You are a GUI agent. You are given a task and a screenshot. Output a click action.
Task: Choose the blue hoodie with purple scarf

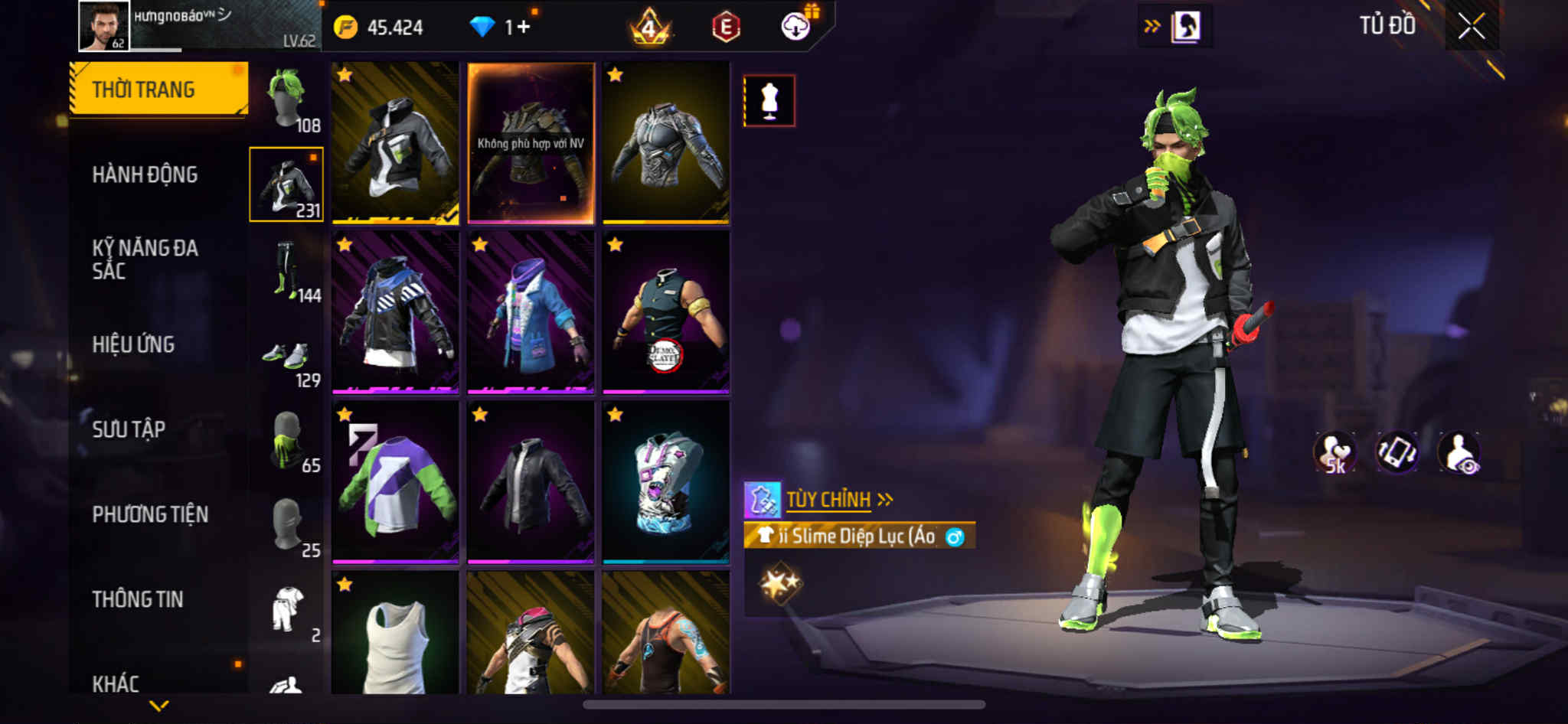[x=531, y=312]
